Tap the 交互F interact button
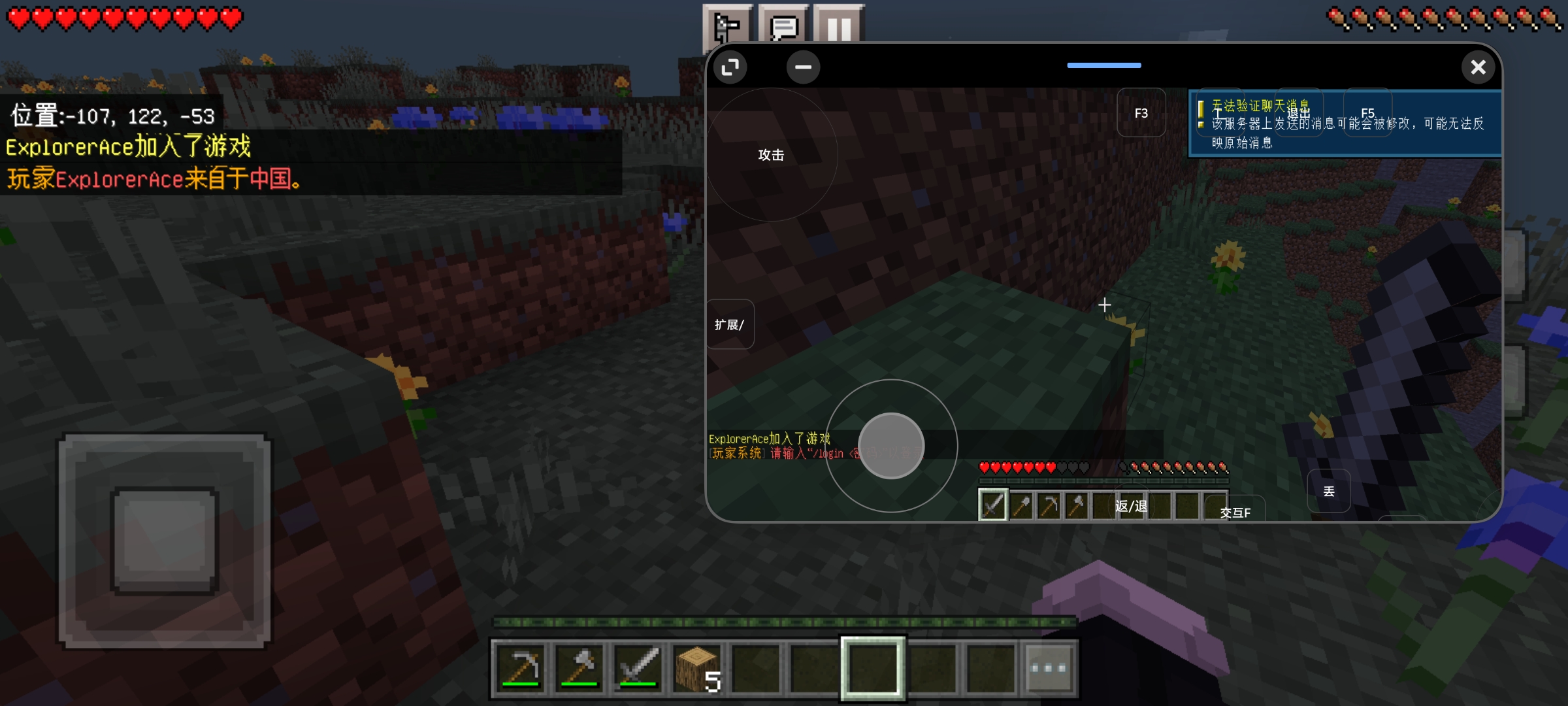Screen dimensions: 1568x706 pyautogui.click(x=1235, y=513)
